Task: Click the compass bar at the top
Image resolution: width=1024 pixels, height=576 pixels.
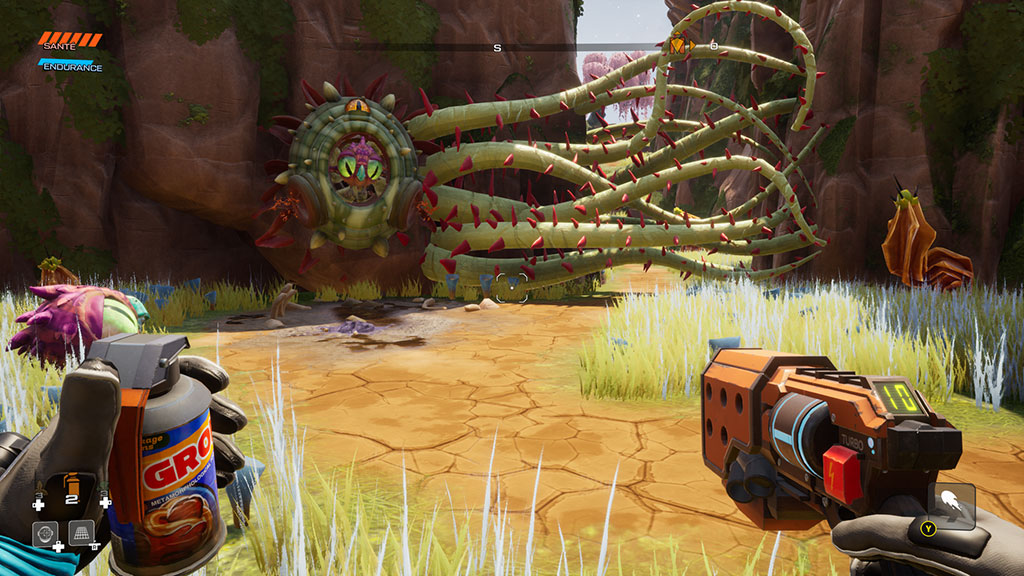Action: (x=497, y=46)
